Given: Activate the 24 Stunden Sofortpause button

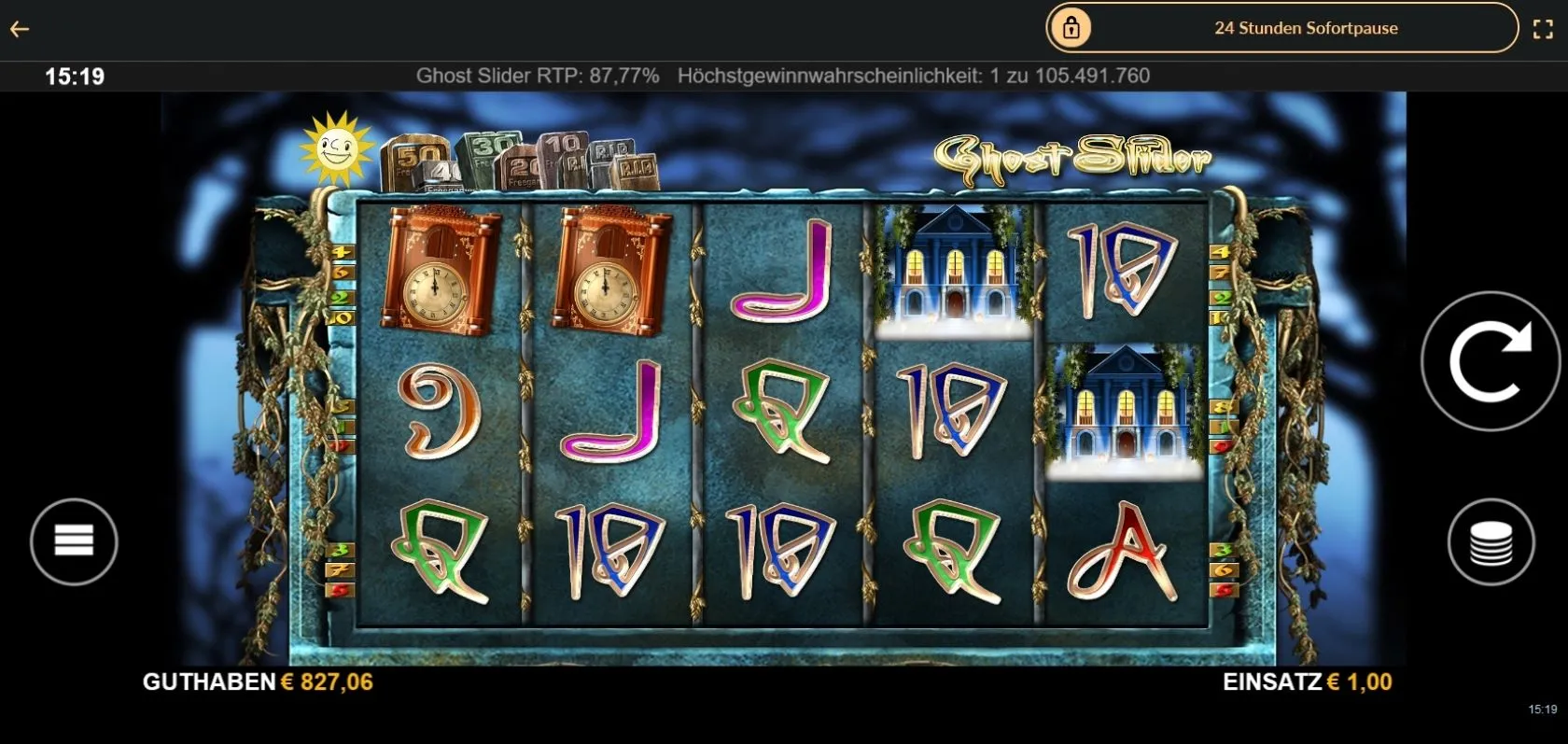Looking at the screenshot, I should click(x=1281, y=28).
